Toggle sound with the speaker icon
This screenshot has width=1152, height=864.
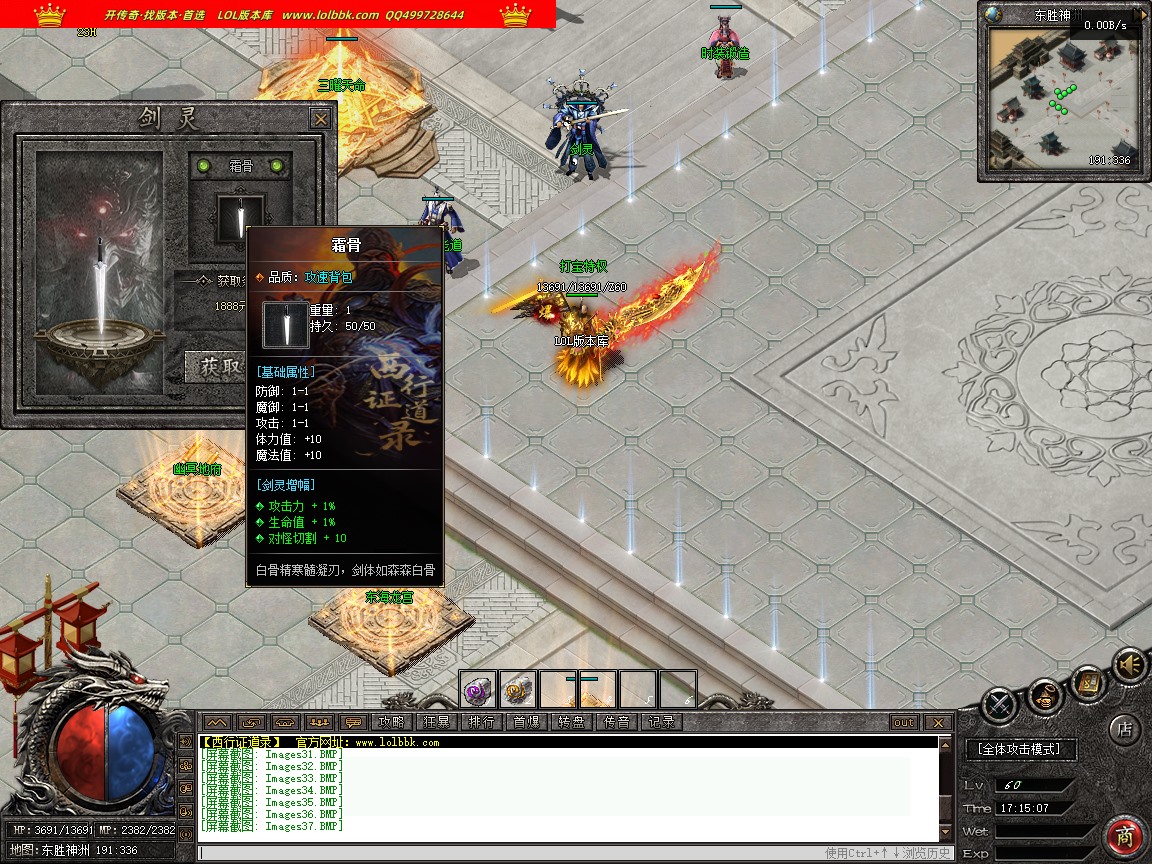click(x=1130, y=664)
